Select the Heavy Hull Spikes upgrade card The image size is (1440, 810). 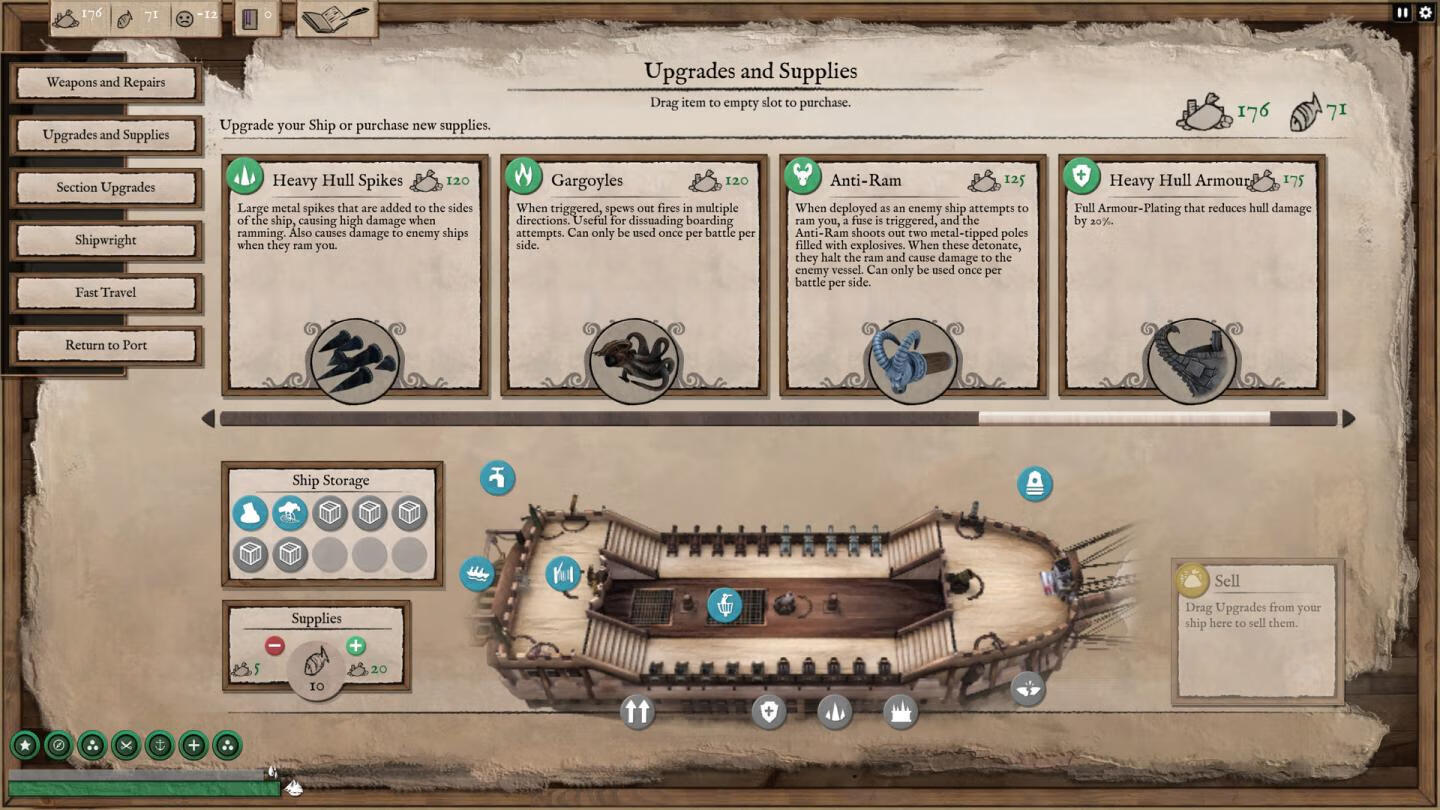(x=355, y=275)
